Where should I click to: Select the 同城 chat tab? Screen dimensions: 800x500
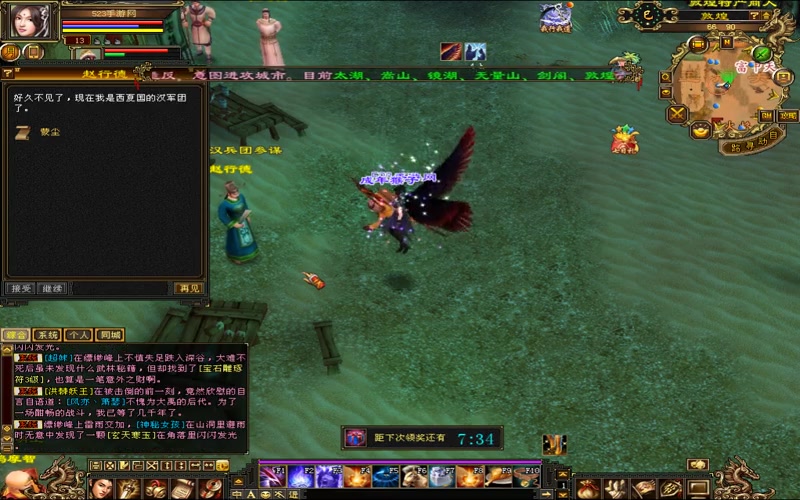[110, 335]
